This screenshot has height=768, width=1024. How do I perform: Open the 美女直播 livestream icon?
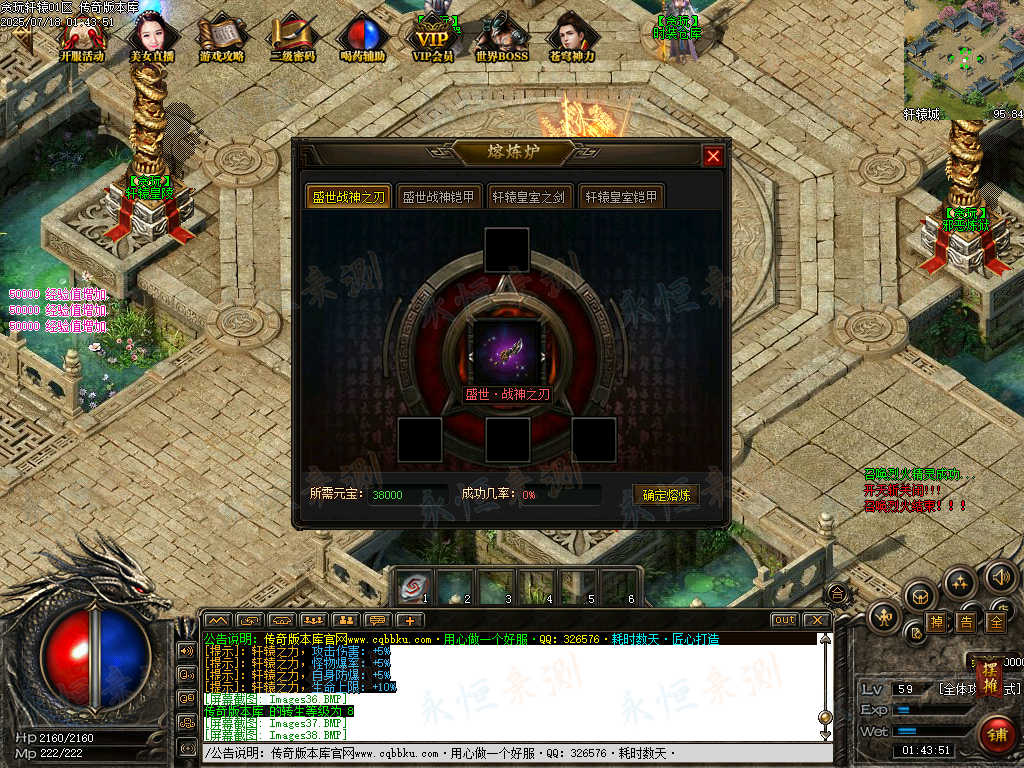pyautogui.click(x=152, y=36)
